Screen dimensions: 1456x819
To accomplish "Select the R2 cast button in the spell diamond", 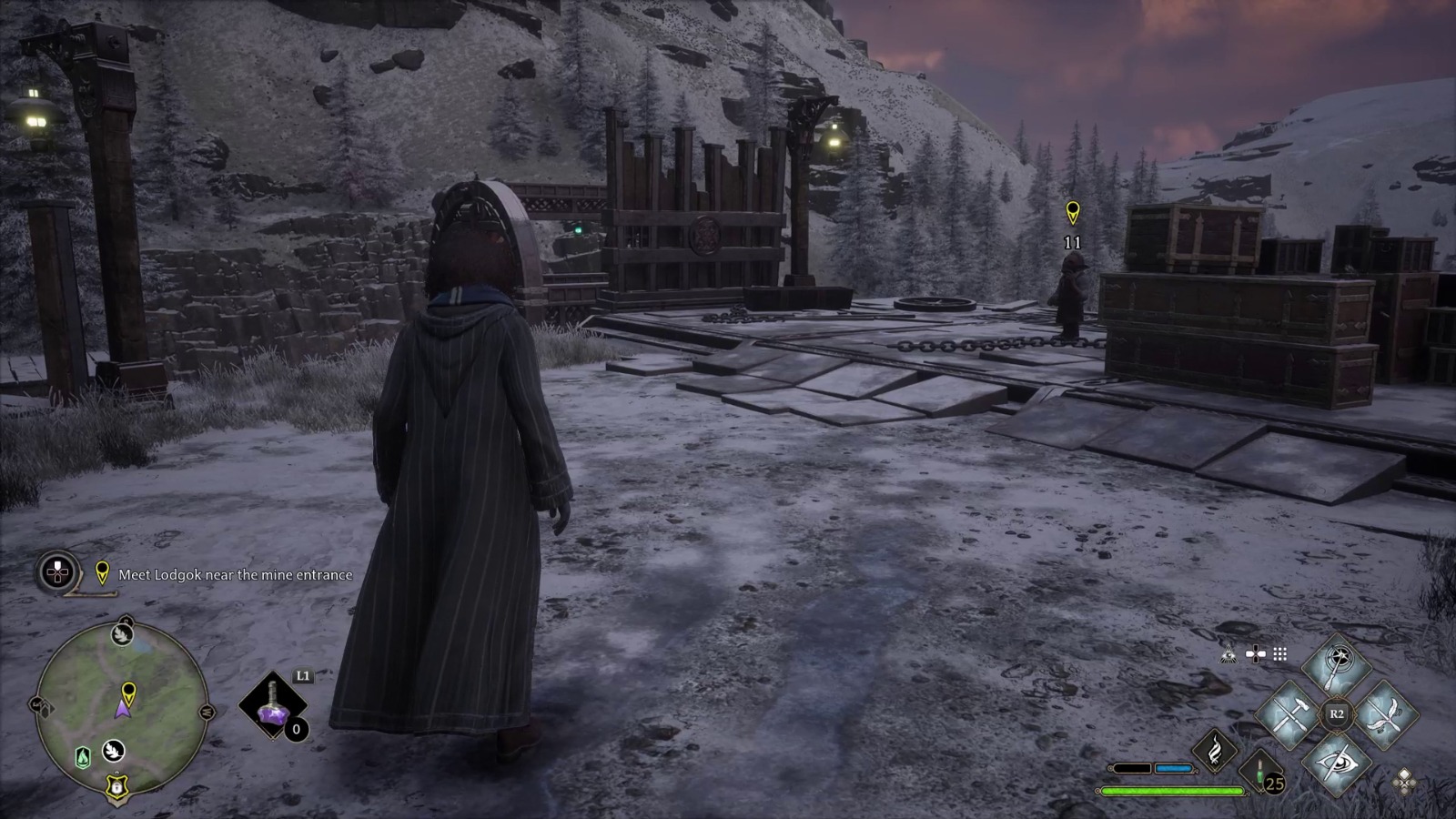I will (1337, 713).
